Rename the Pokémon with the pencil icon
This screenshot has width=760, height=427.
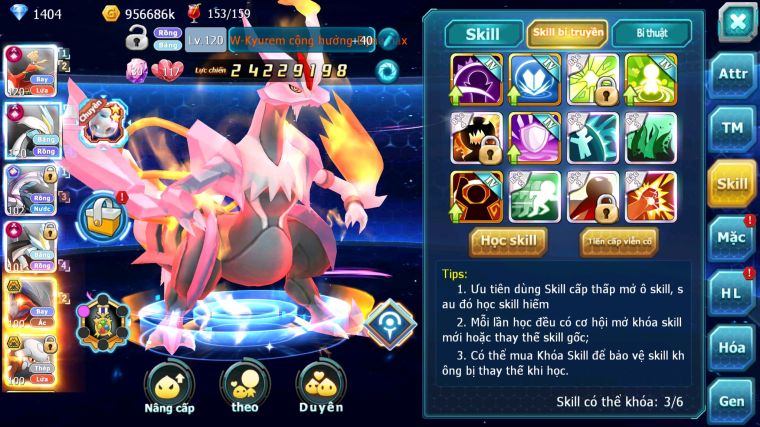coord(389,40)
